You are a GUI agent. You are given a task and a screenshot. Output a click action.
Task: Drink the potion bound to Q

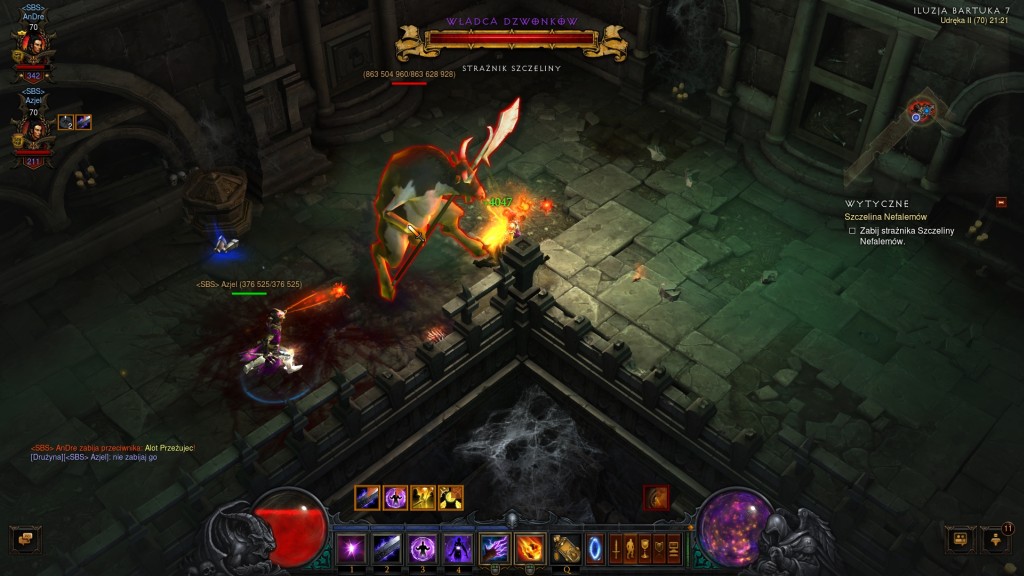coord(566,547)
